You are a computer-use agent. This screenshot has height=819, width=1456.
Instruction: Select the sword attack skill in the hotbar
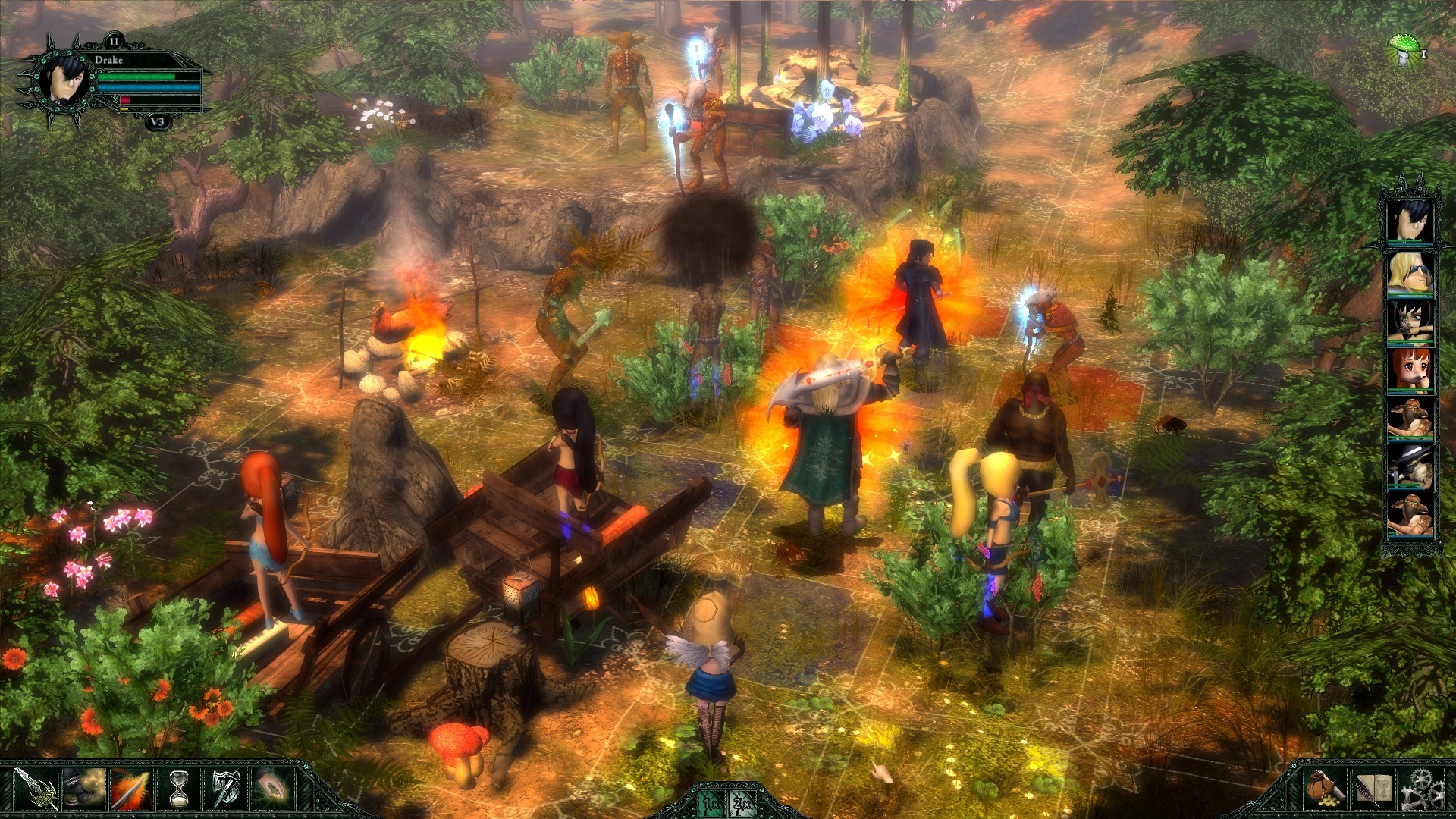(38, 790)
